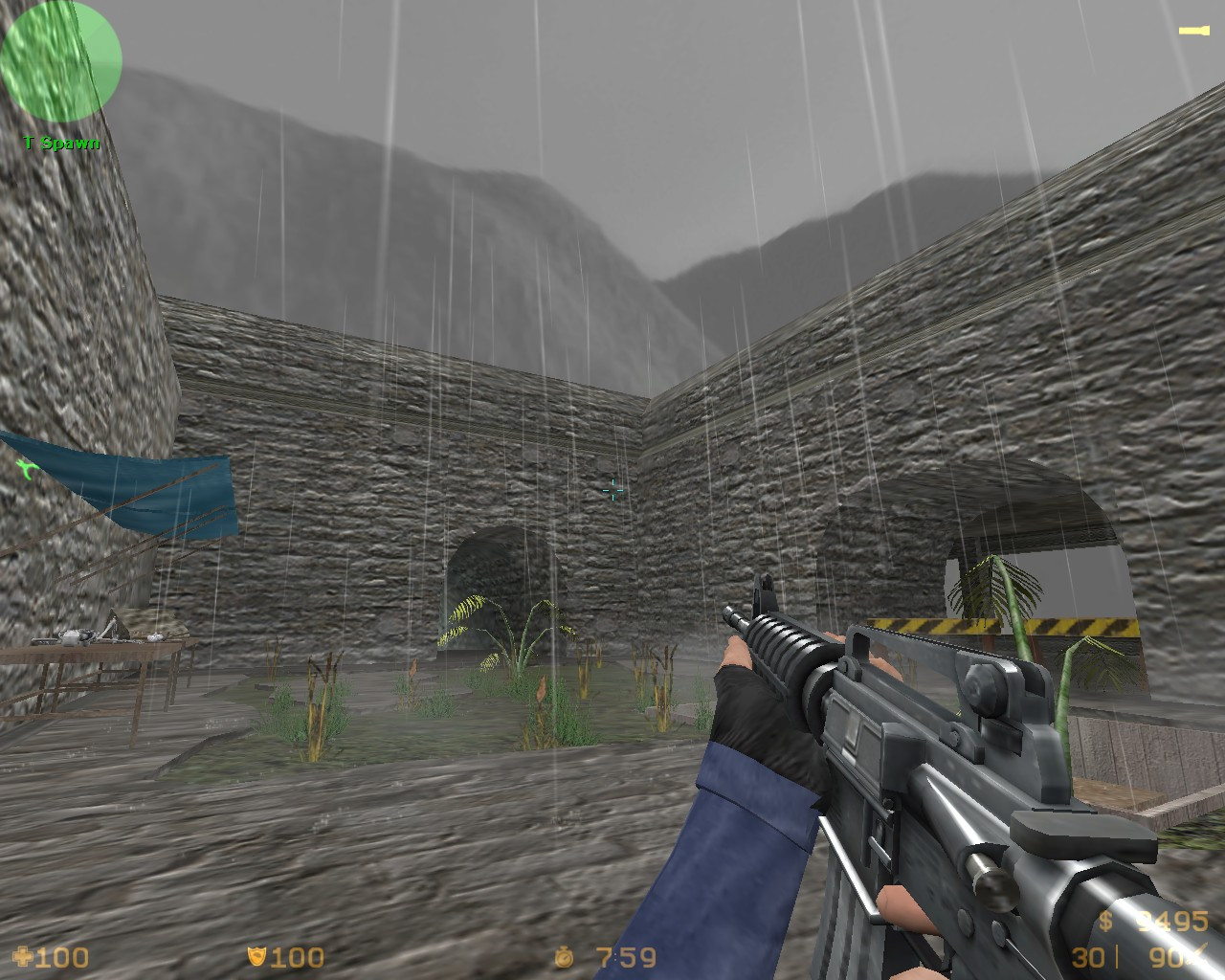Click the health value 100
Viewport: 1225px width, 980px height.
[62, 957]
